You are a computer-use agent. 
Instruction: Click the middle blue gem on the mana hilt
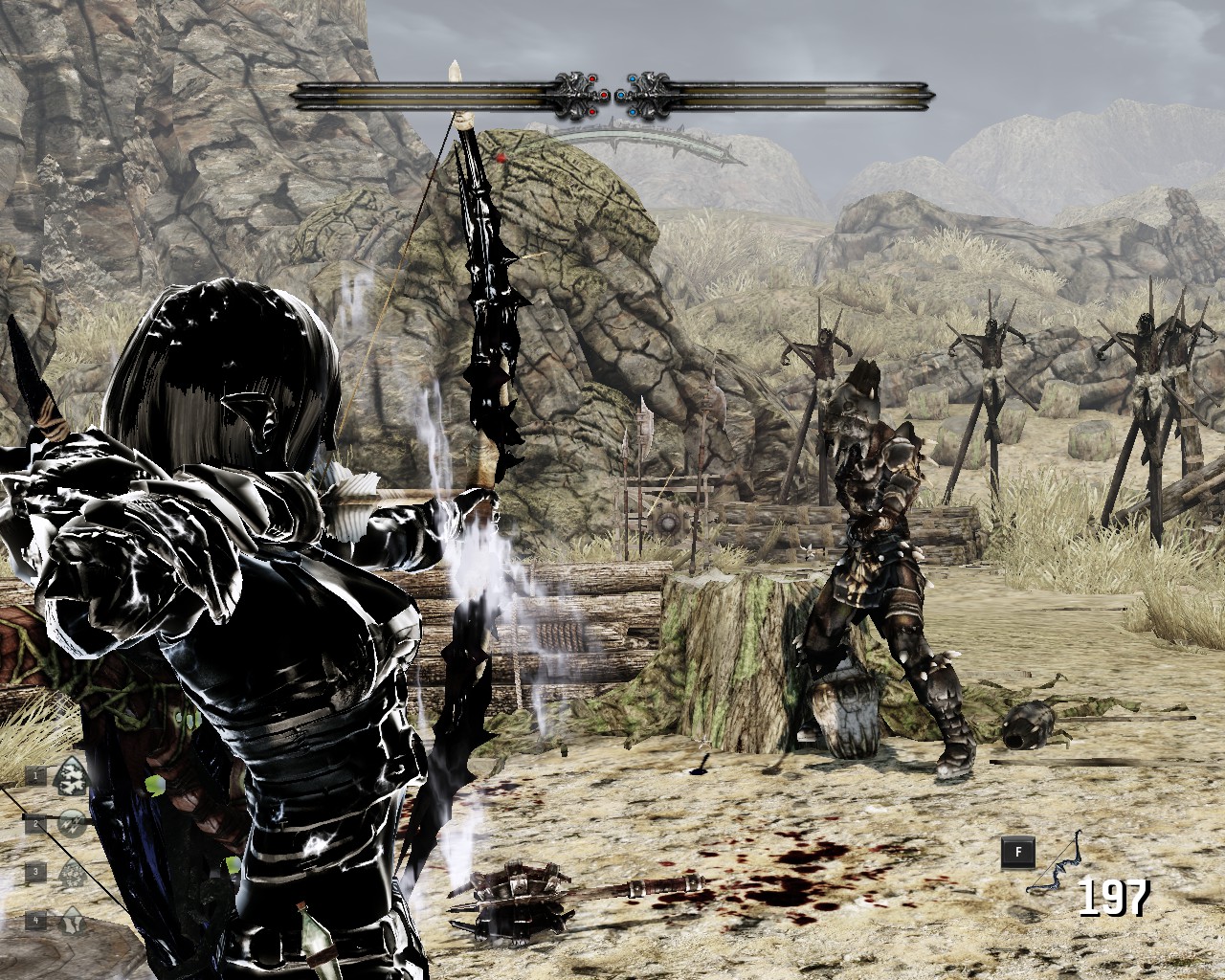click(x=621, y=95)
